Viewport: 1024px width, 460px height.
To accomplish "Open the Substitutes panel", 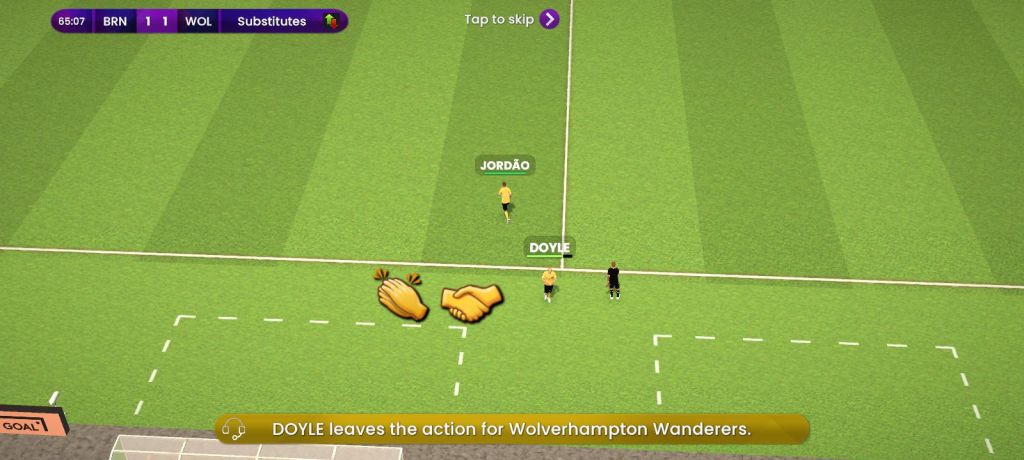I will pos(284,21).
